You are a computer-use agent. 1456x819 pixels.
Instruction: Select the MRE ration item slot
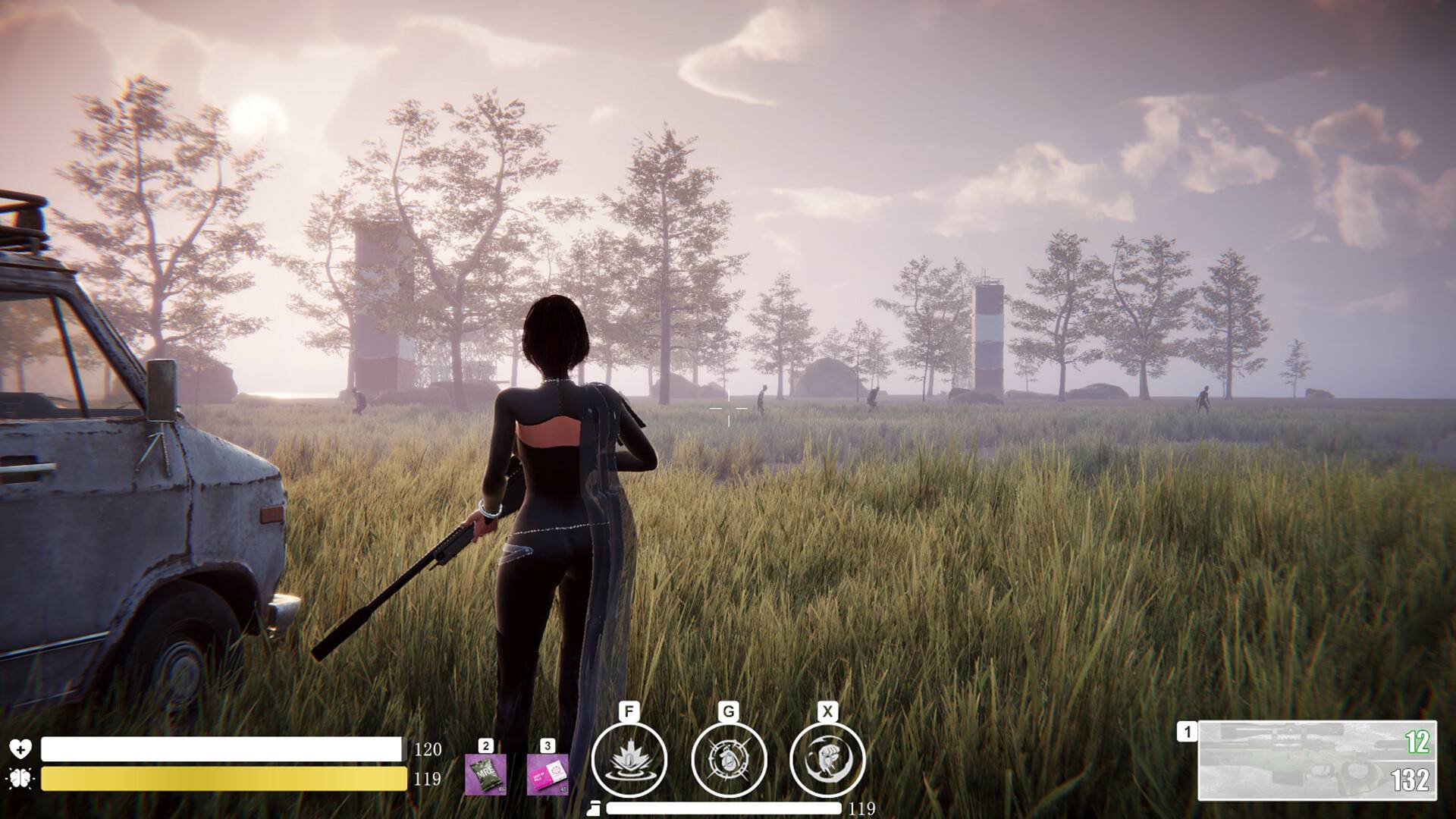[485, 773]
